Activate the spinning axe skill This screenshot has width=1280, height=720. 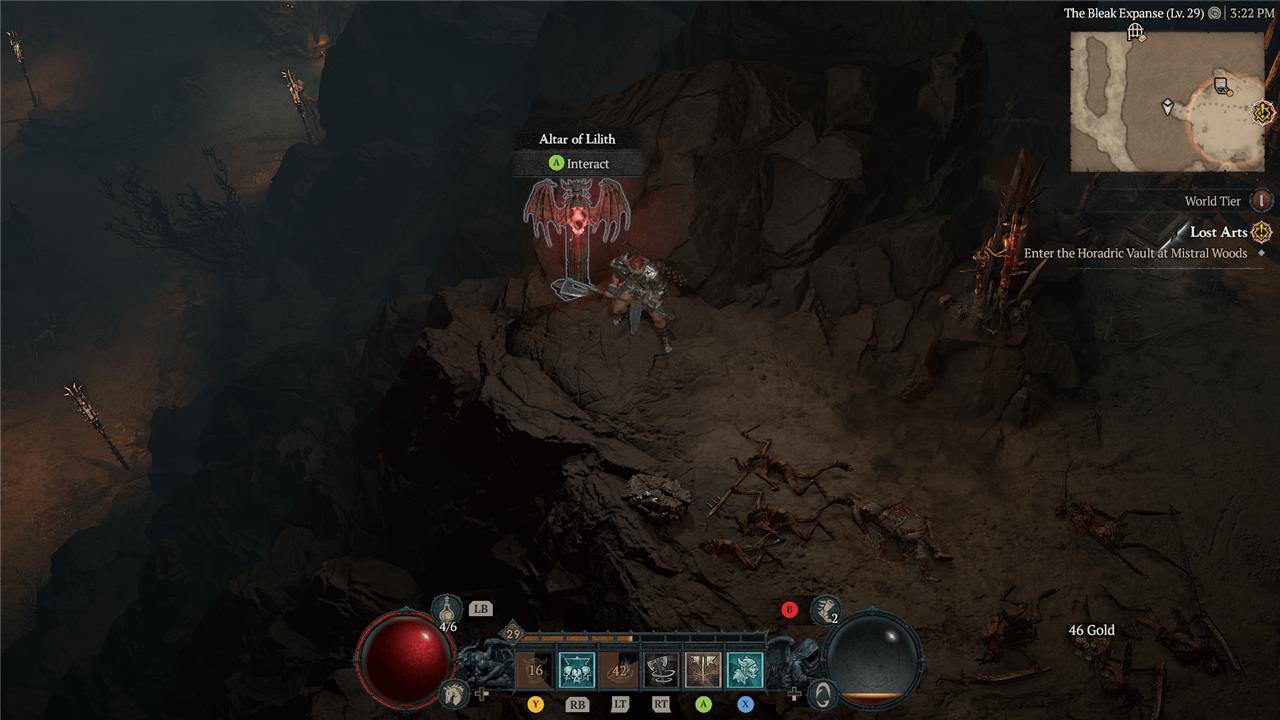coord(660,670)
